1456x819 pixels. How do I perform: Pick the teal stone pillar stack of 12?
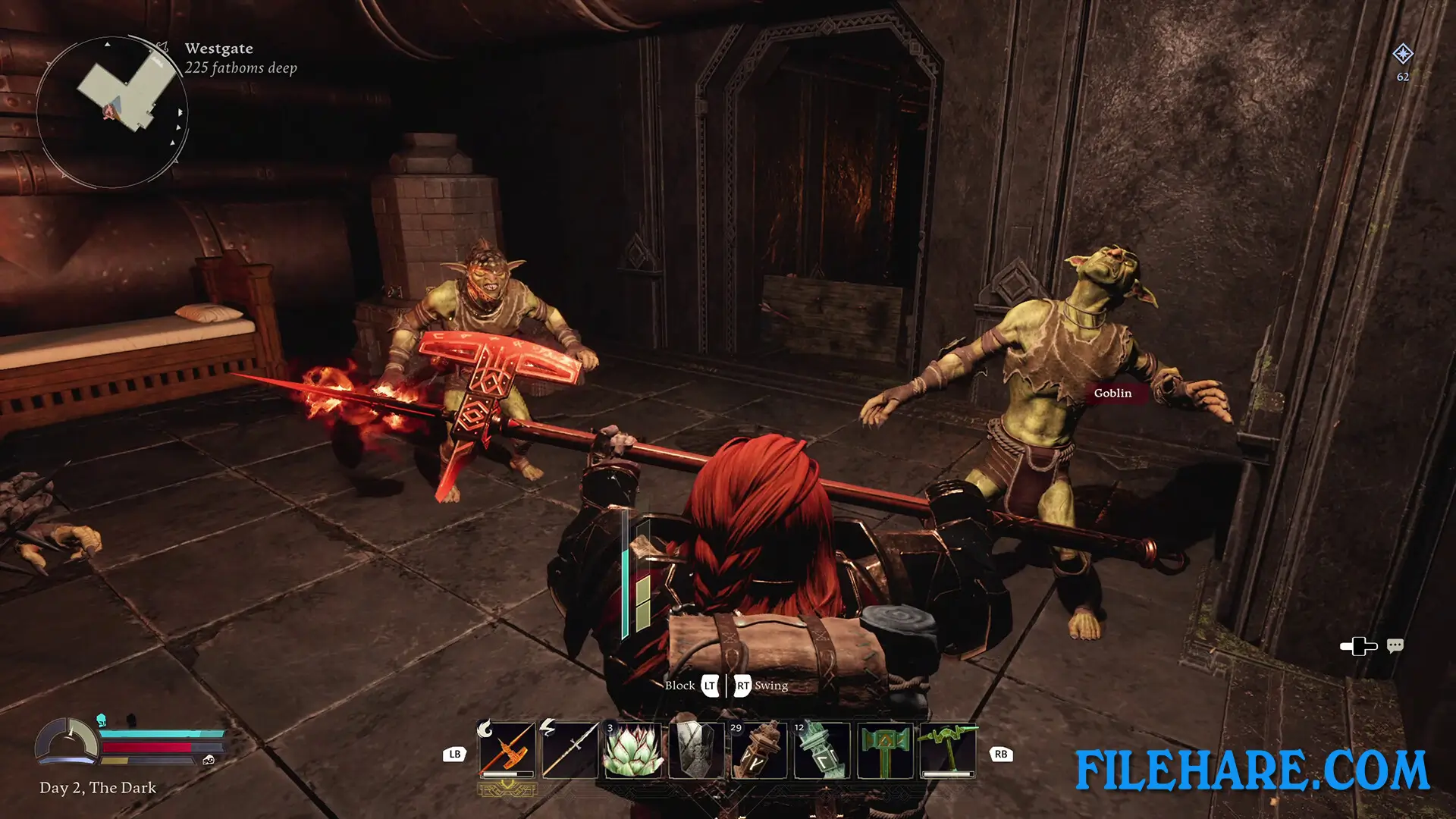pos(822,750)
